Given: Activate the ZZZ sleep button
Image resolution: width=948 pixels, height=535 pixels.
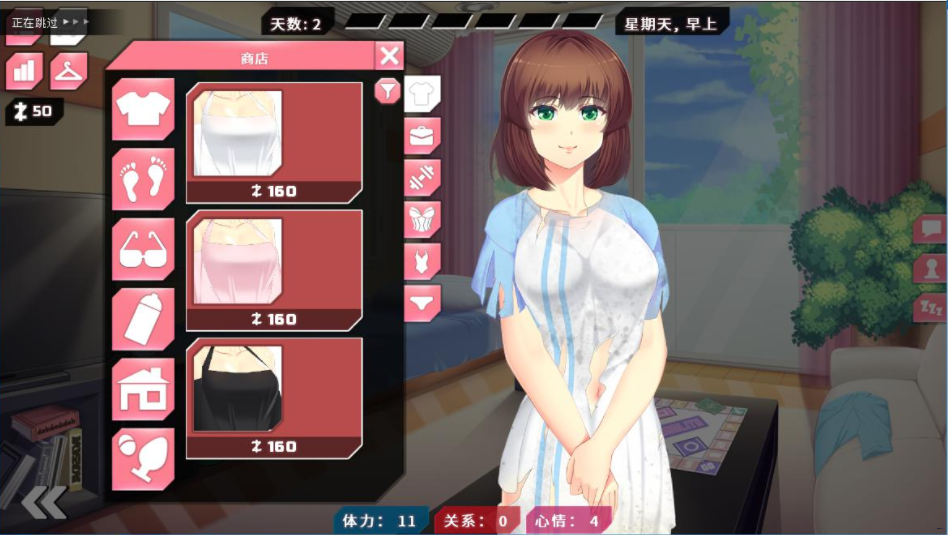Looking at the screenshot, I should click(x=930, y=307).
